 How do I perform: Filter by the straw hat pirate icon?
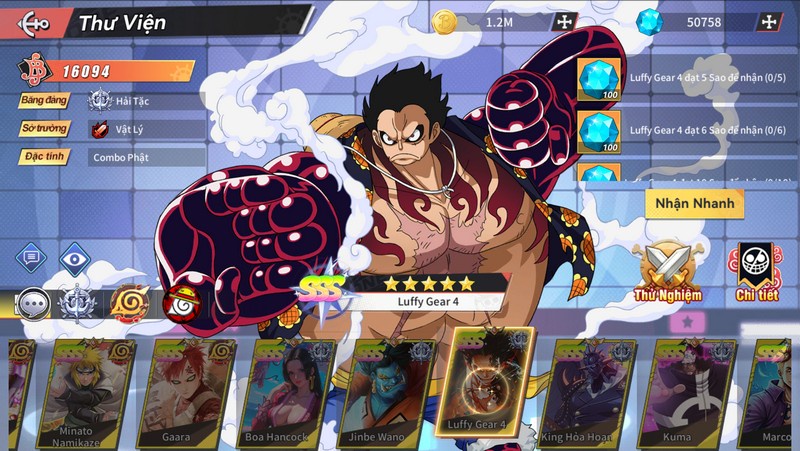pos(180,302)
